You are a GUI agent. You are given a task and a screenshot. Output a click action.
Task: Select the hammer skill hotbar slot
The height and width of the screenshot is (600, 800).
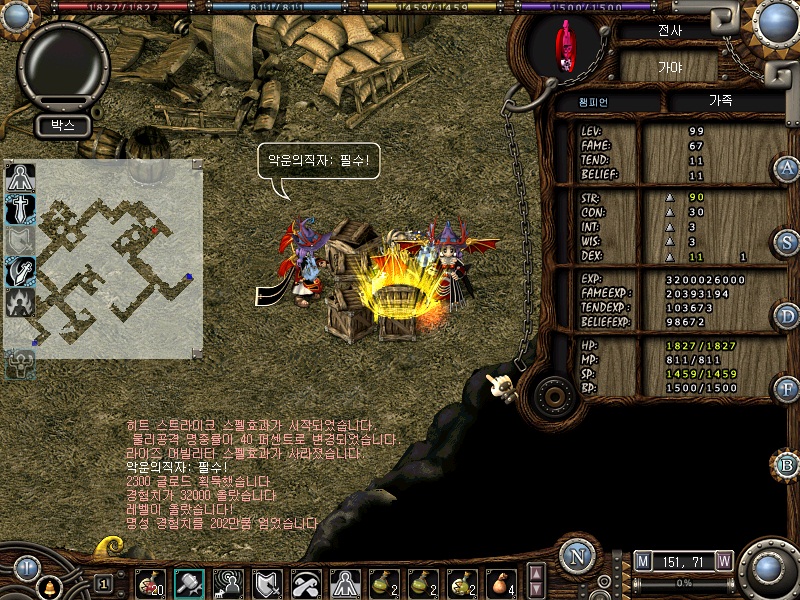(x=189, y=582)
